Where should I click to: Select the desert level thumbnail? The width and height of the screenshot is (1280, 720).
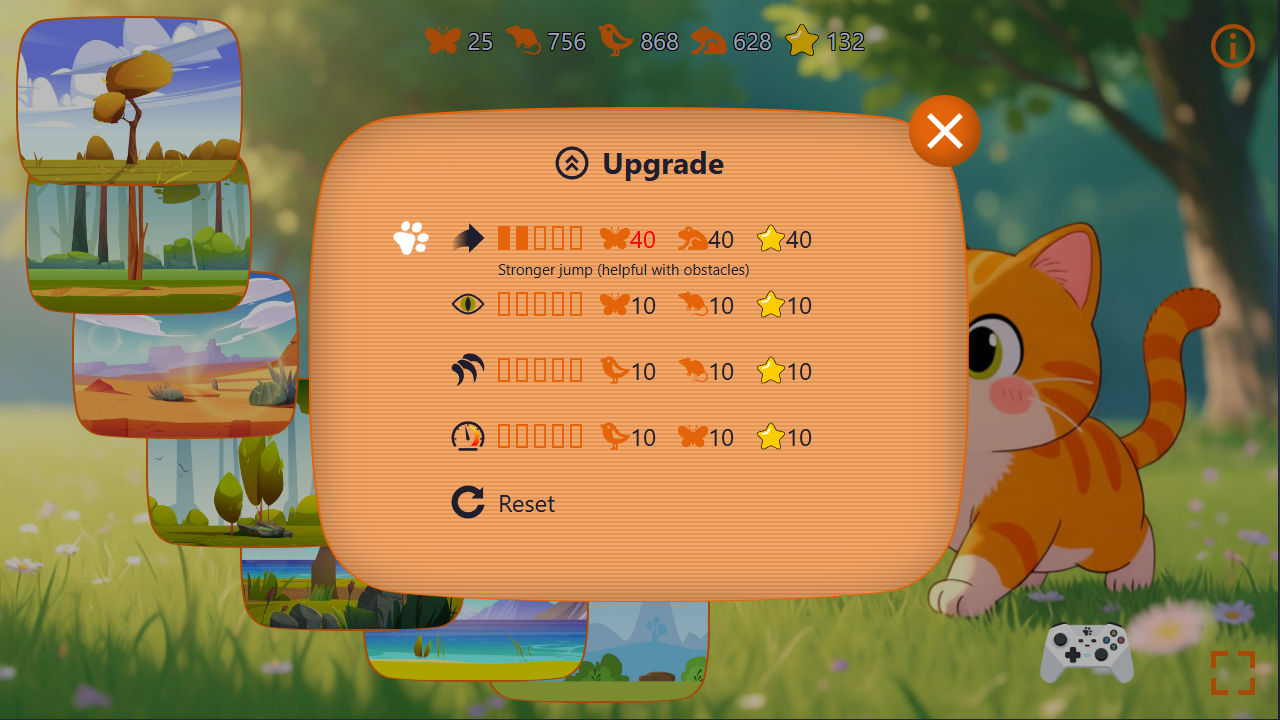185,370
